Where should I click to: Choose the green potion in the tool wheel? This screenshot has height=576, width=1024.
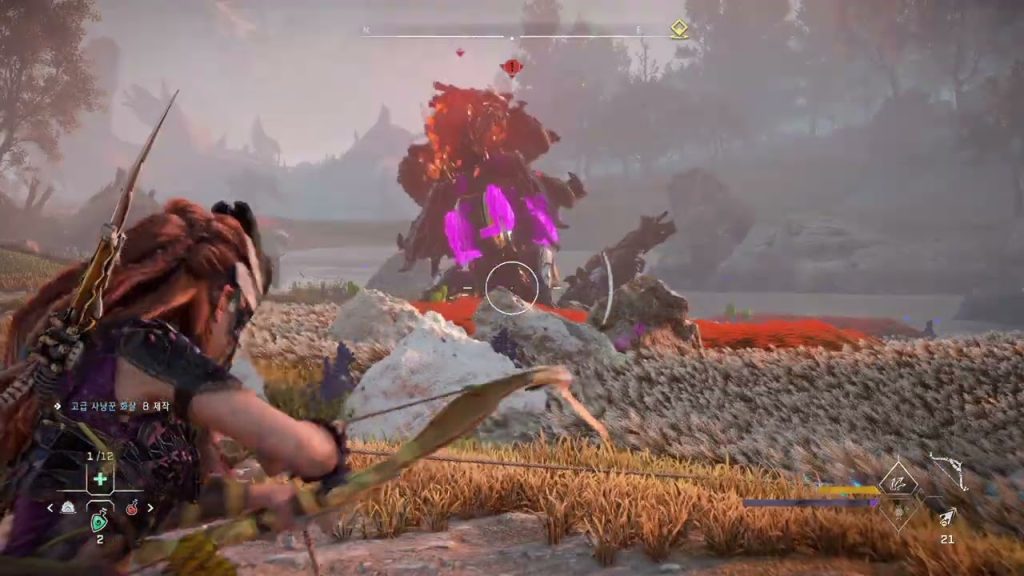pyautogui.click(x=100, y=520)
